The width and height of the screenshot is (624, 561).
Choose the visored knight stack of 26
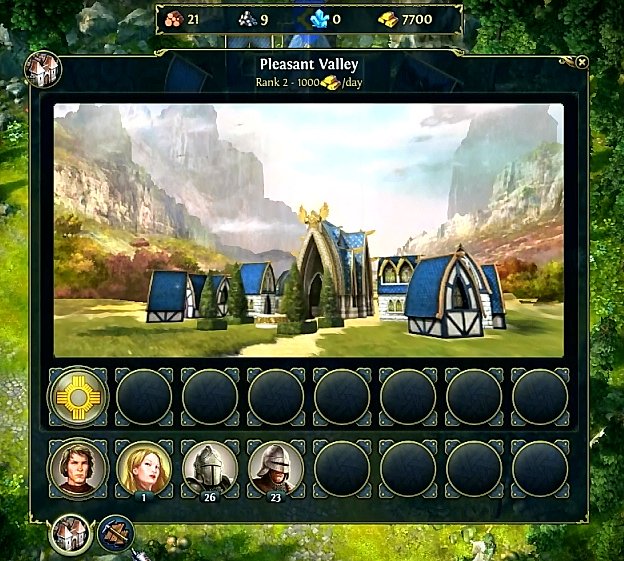(210, 467)
